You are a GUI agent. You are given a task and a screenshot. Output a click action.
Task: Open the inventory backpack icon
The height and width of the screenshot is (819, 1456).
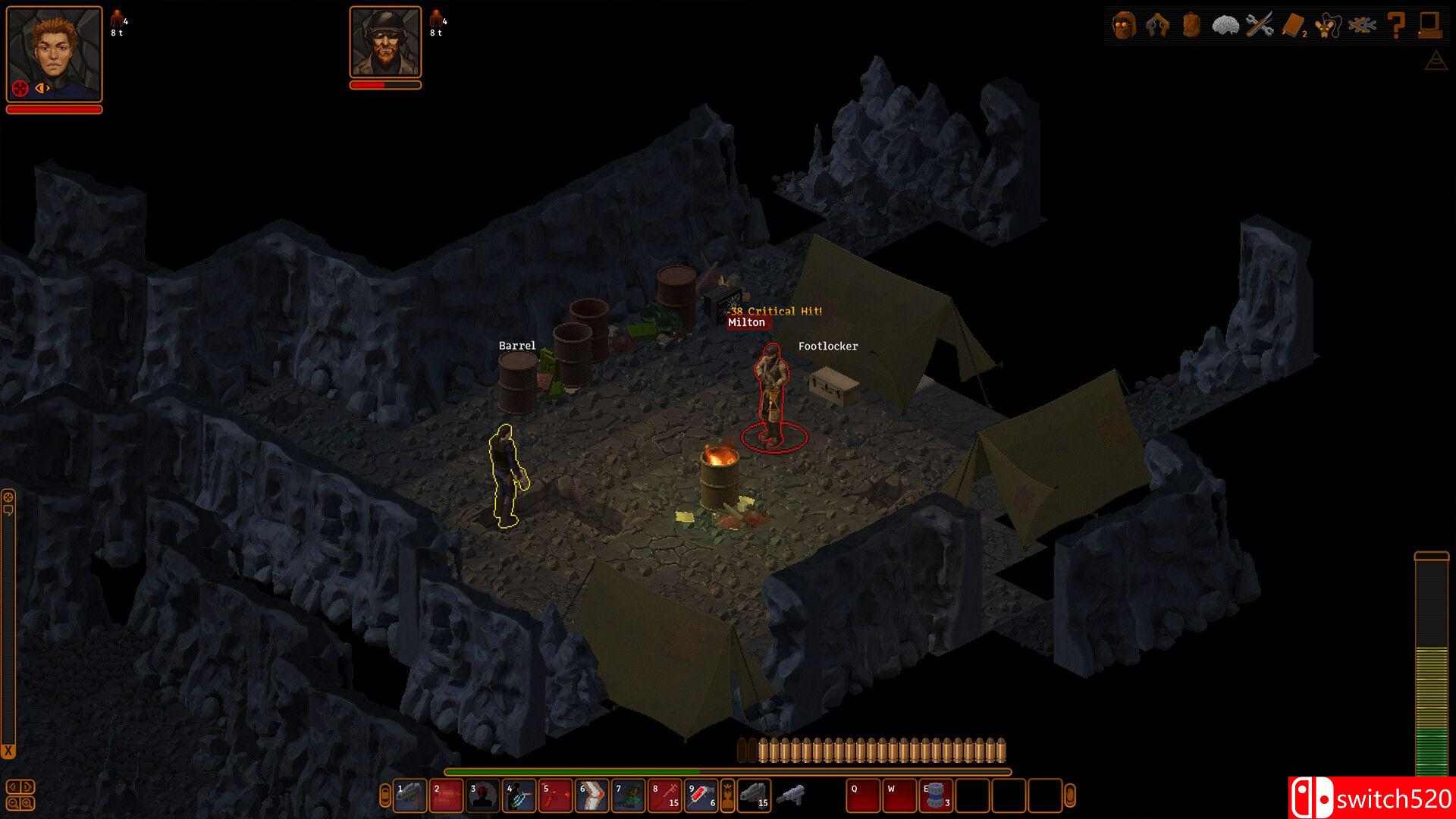click(x=1191, y=25)
